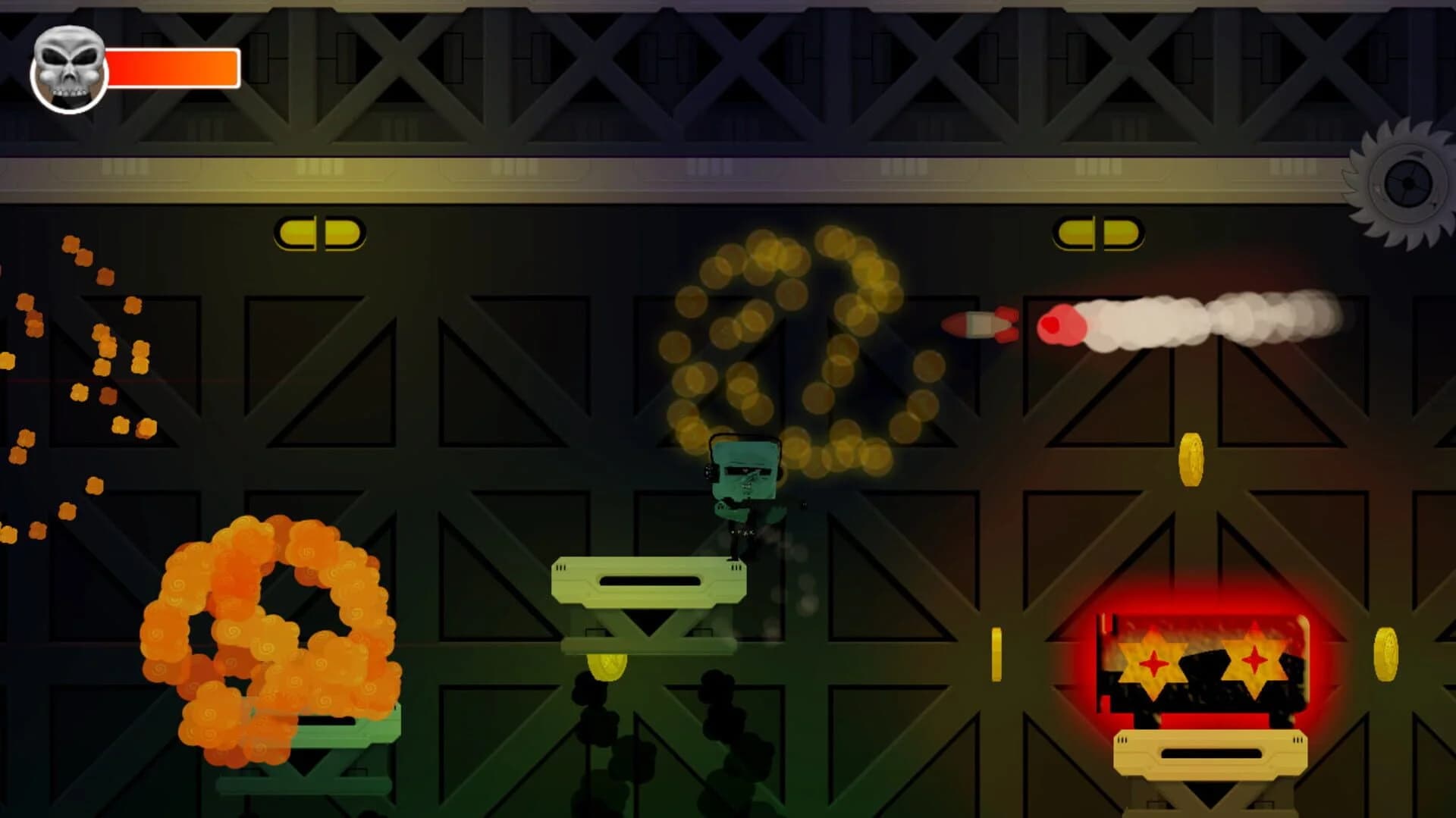Click the left yellow capsule pickup
1456x818 pixels.
tap(318, 233)
